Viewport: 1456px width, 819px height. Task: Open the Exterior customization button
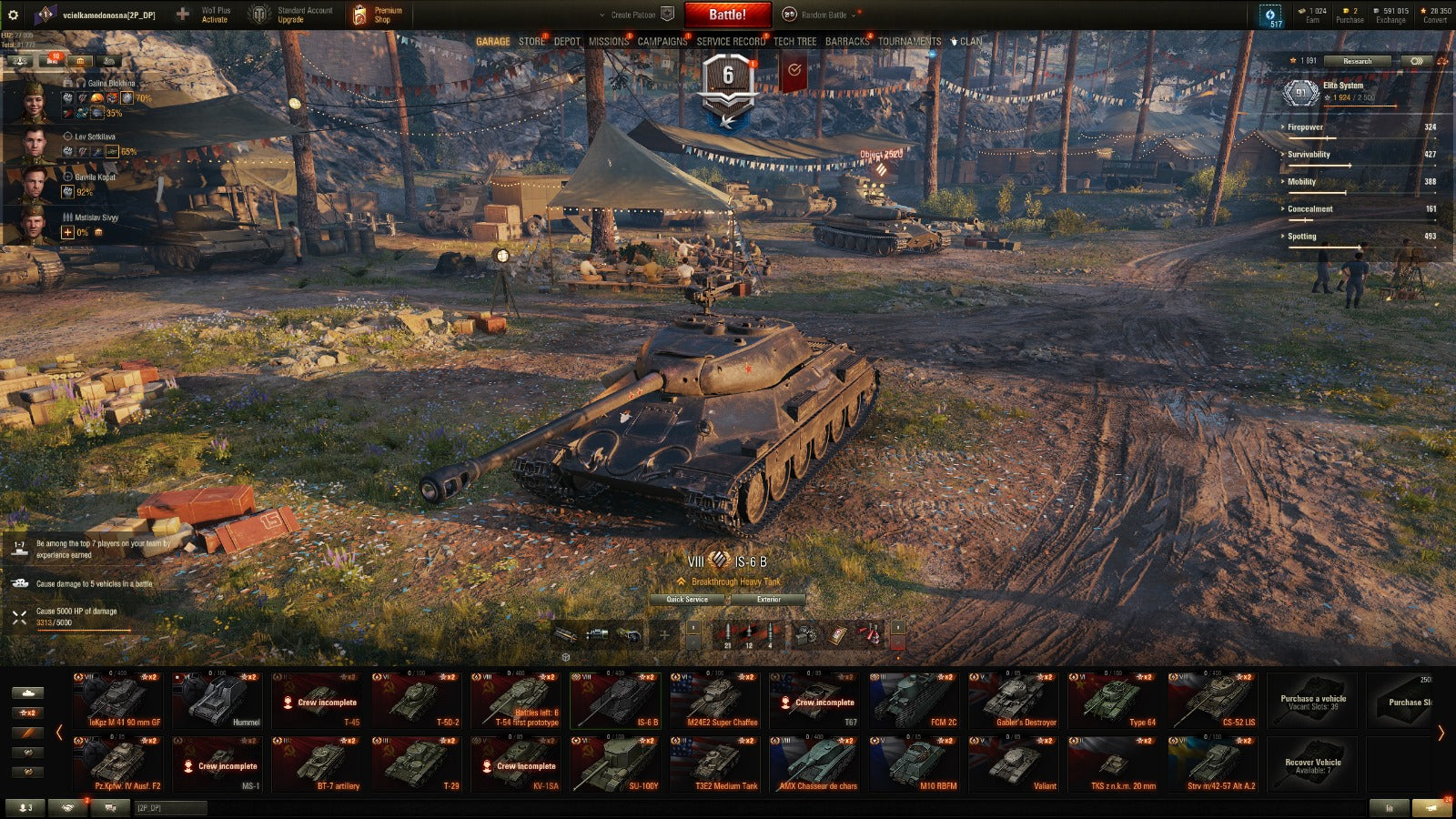[768, 600]
